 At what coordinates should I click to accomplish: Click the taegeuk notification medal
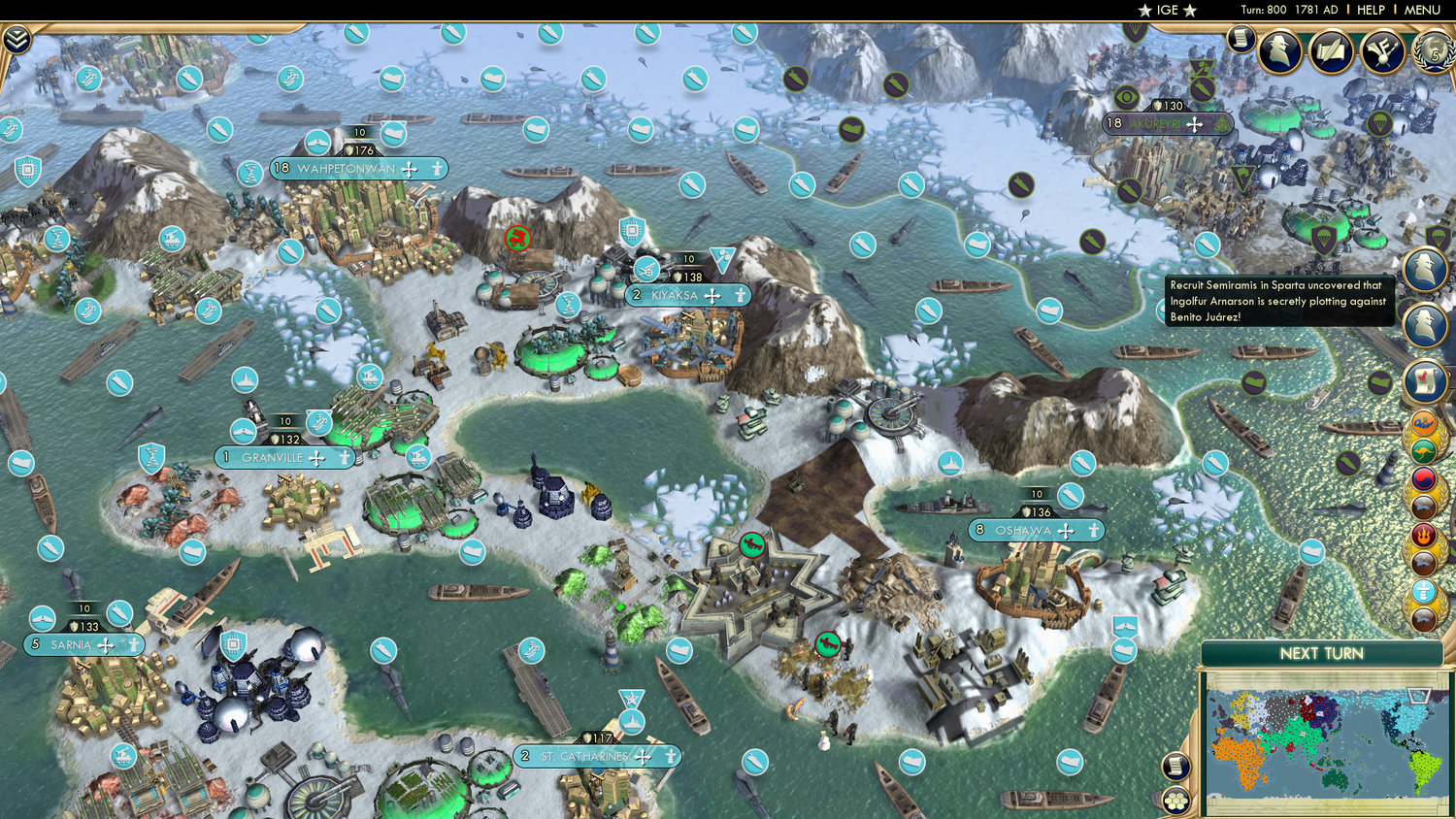tap(1422, 478)
